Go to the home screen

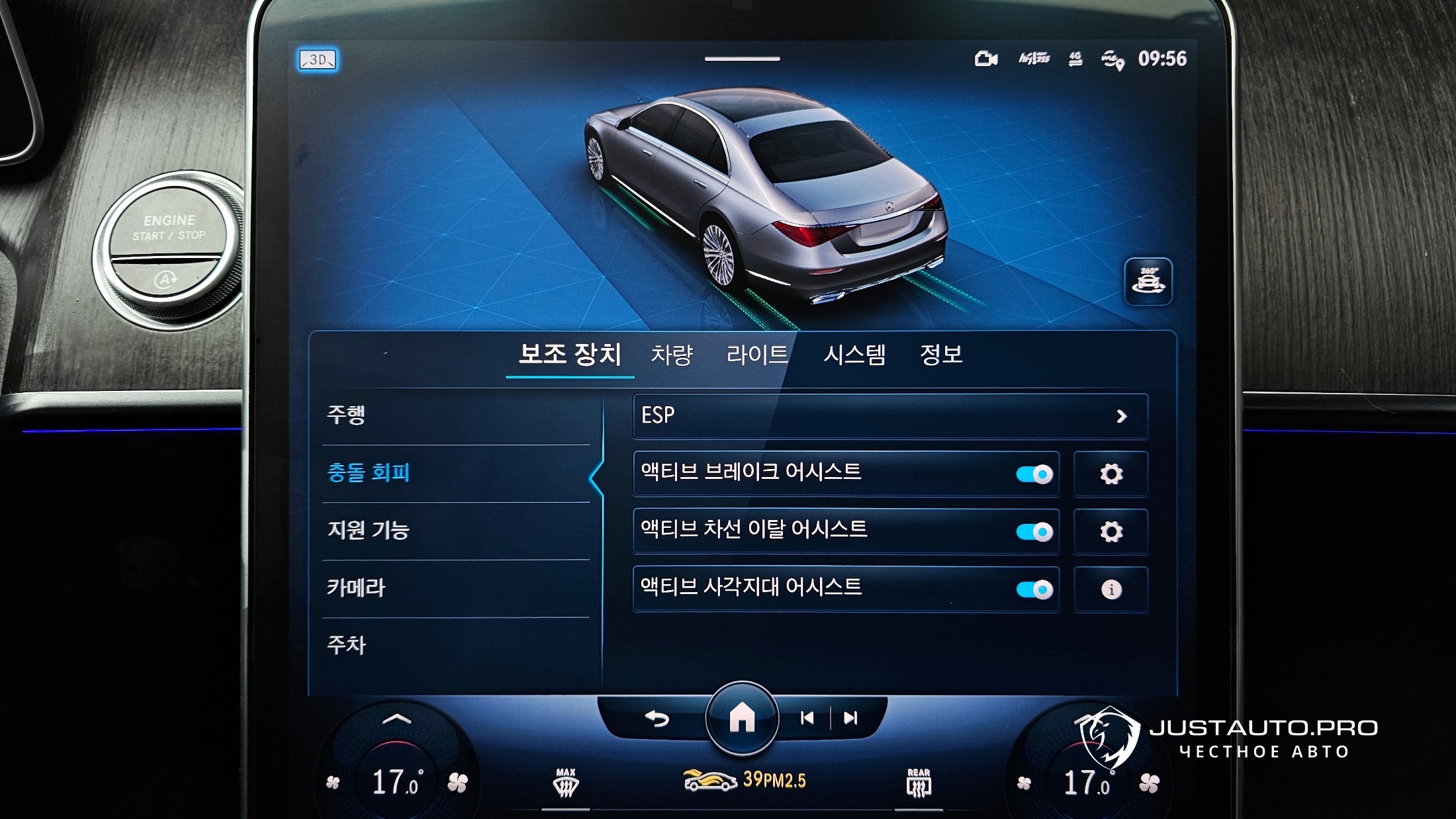click(x=742, y=718)
